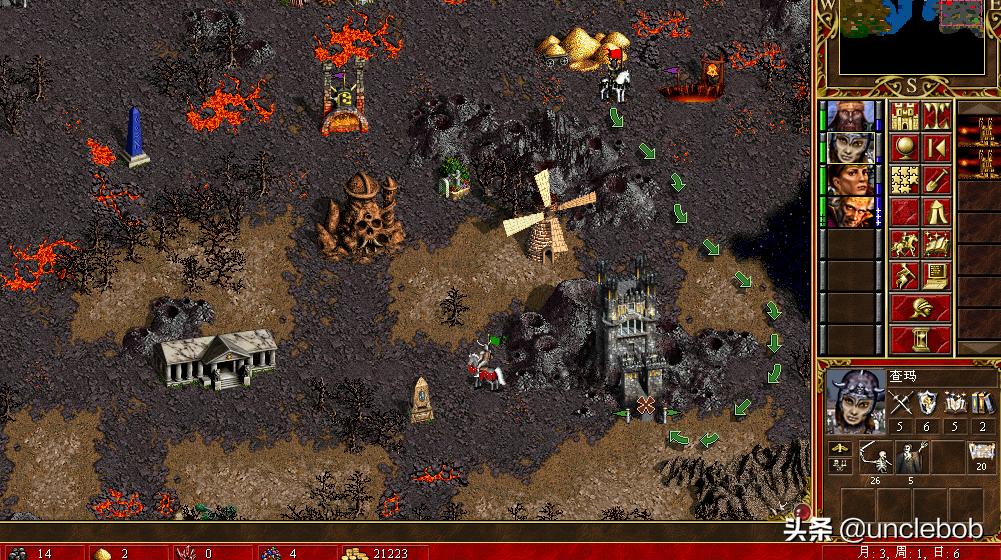Click the shovel dig button
The width and height of the screenshot is (1001, 560).
tap(937, 180)
